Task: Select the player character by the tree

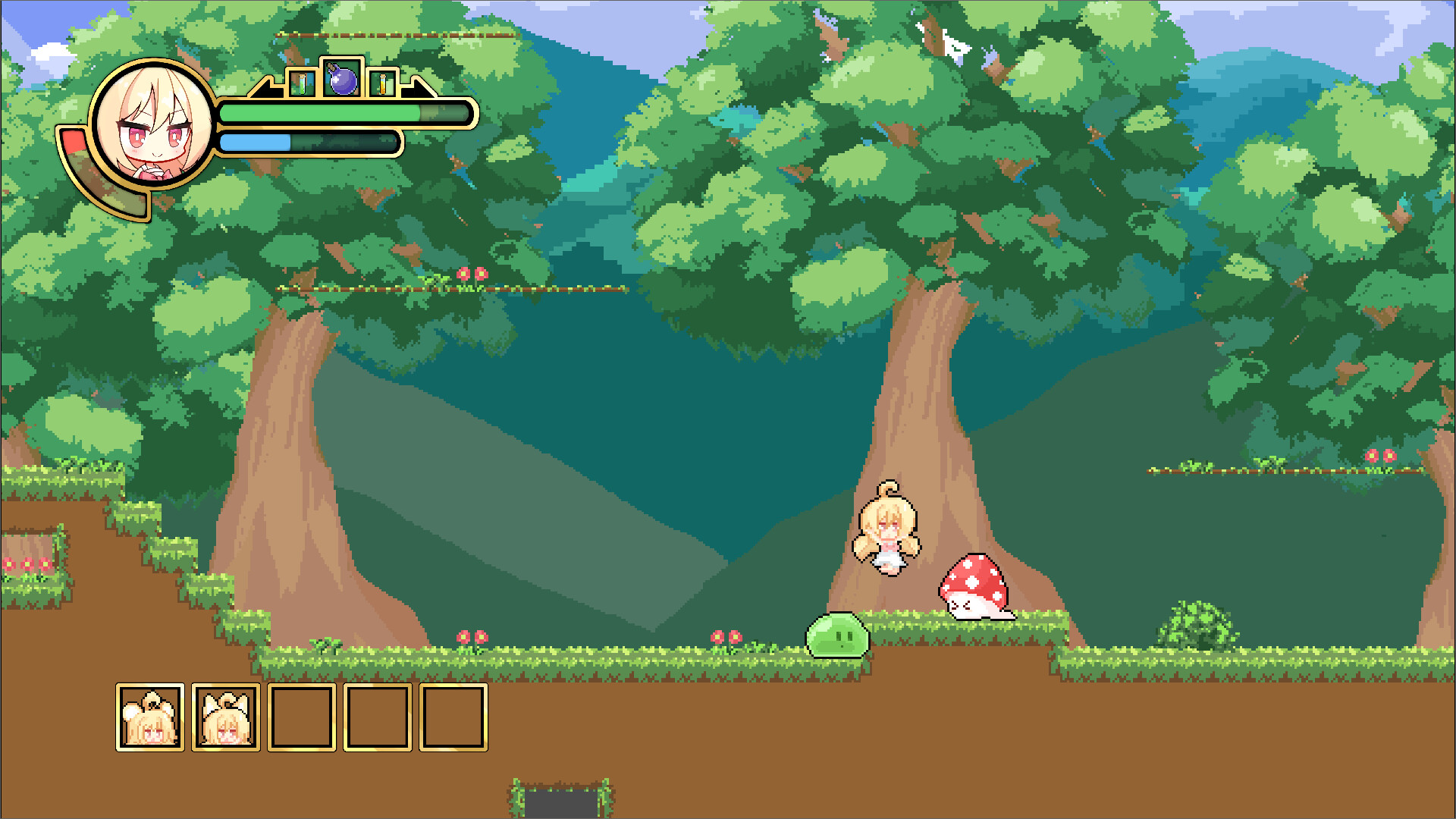Action: (x=886, y=531)
